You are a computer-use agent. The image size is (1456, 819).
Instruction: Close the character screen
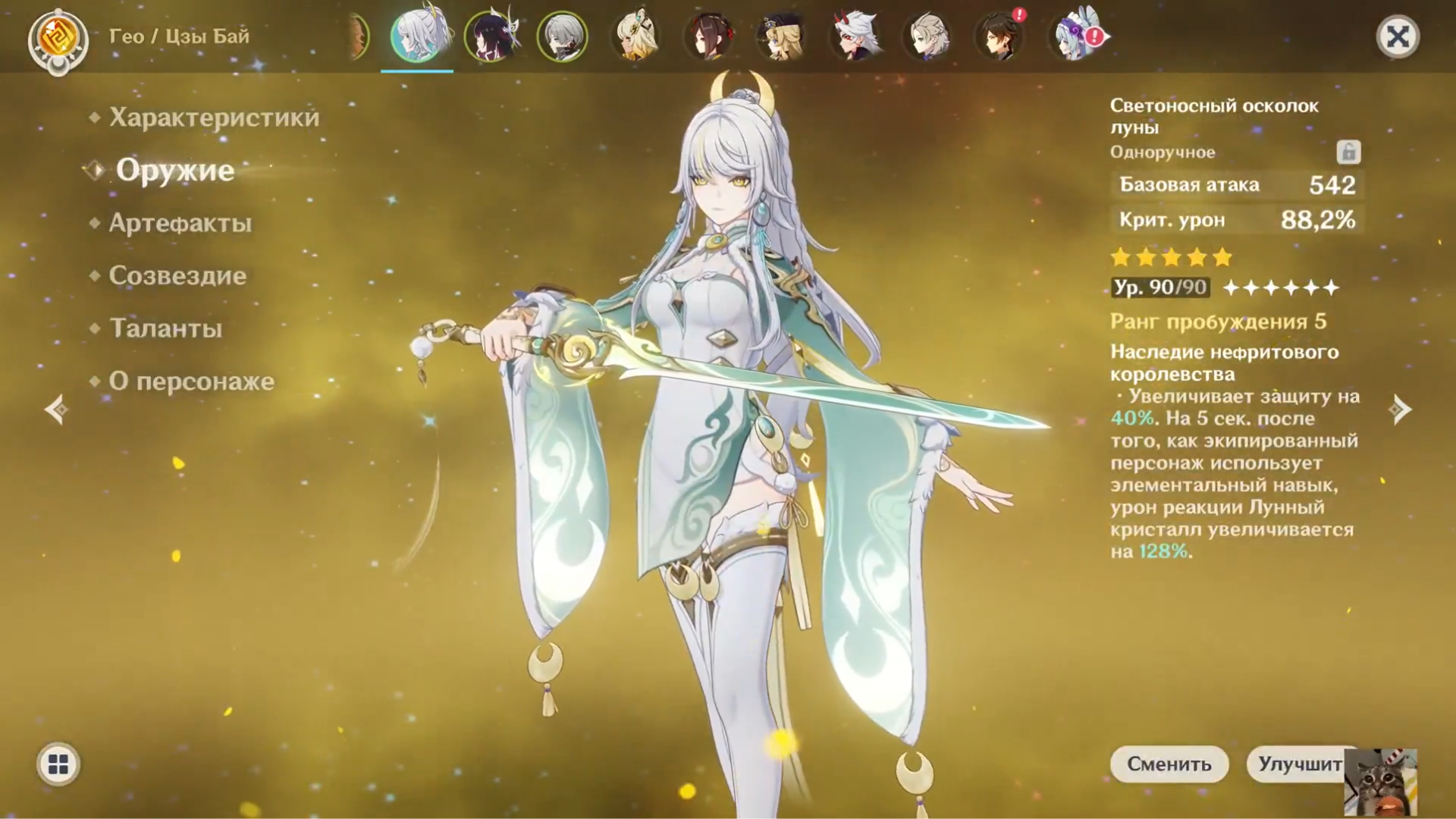[x=1397, y=36]
